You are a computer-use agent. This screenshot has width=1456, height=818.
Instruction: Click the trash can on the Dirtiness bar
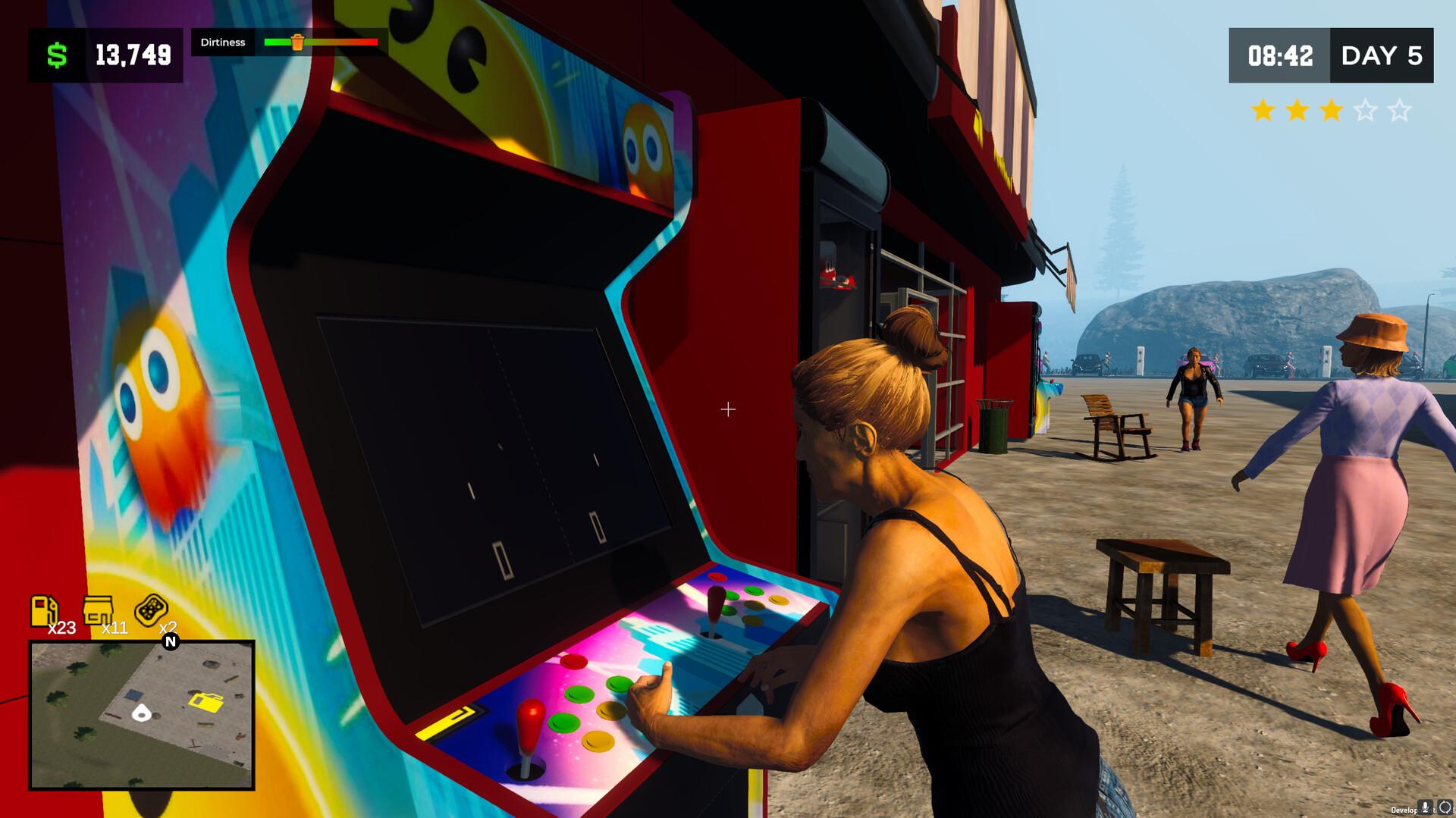point(297,43)
